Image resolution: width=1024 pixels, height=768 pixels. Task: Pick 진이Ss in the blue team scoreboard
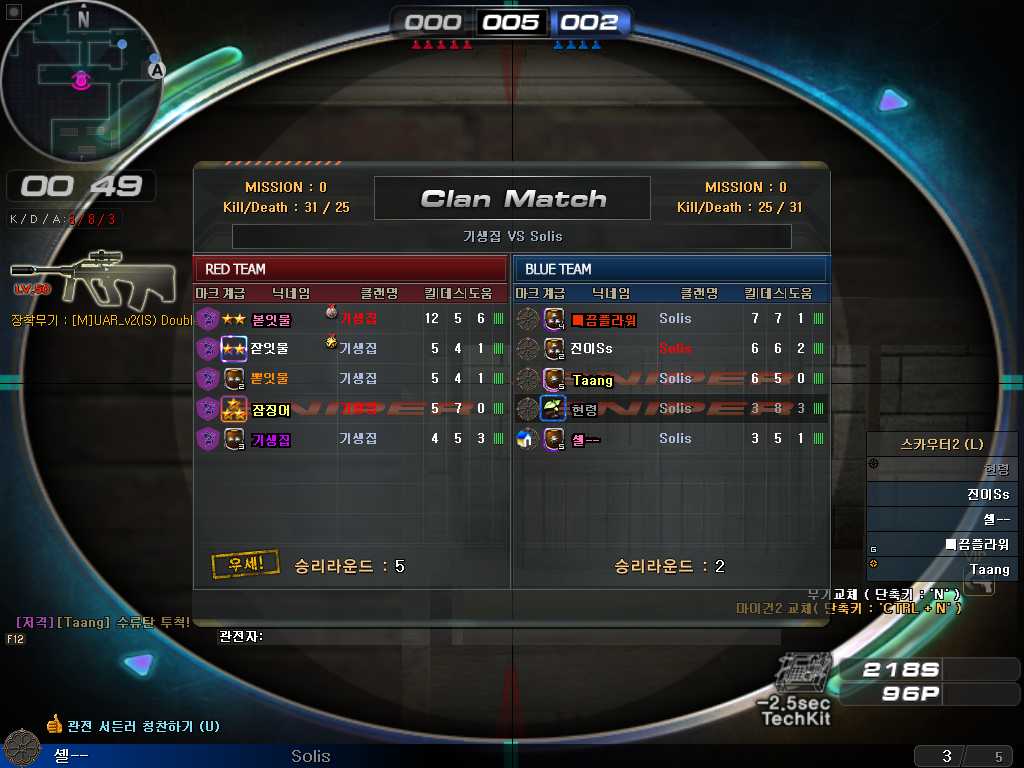pos(670,348)
